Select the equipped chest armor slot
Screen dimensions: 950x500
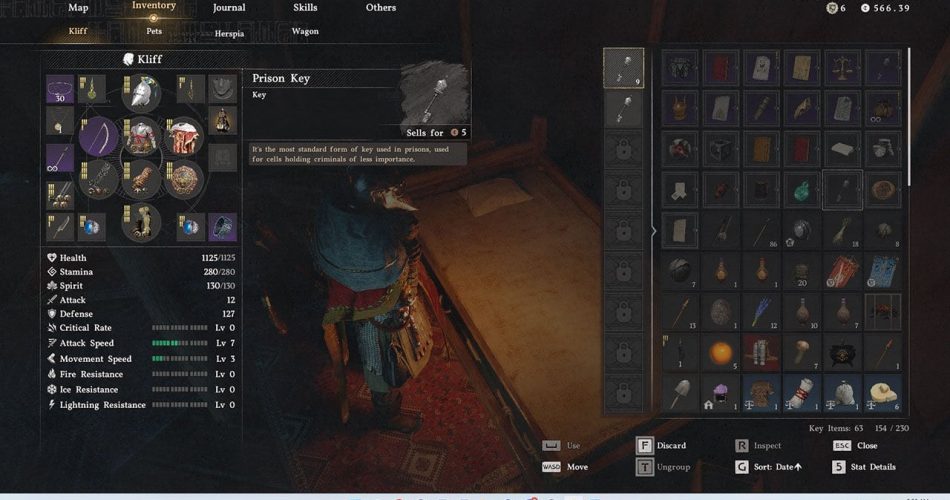pos(141,137)
